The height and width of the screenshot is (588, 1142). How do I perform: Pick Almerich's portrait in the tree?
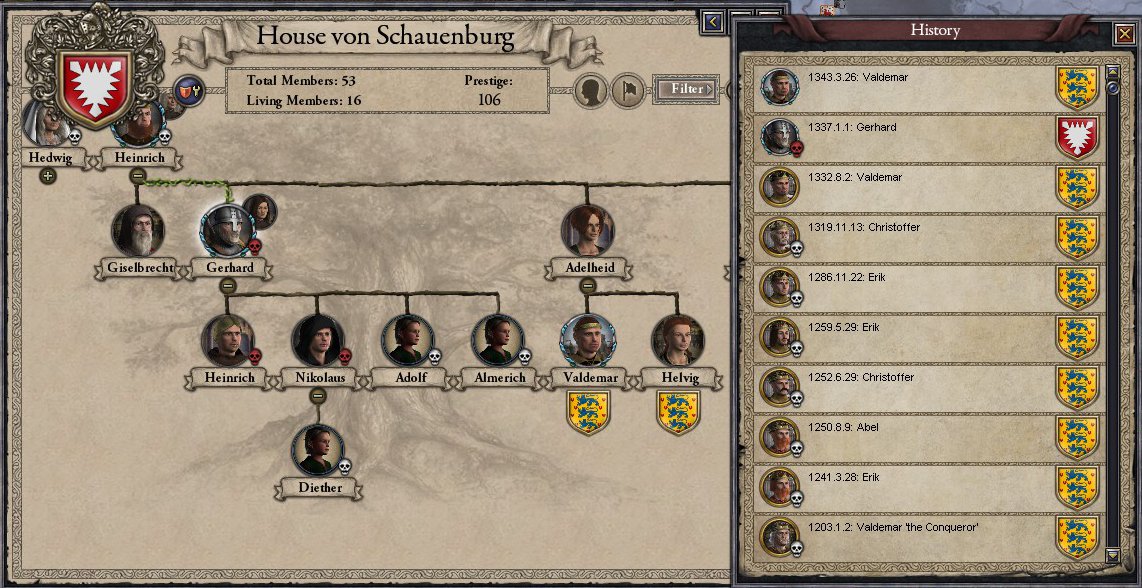pyautogui.click(x=497, y=341)
